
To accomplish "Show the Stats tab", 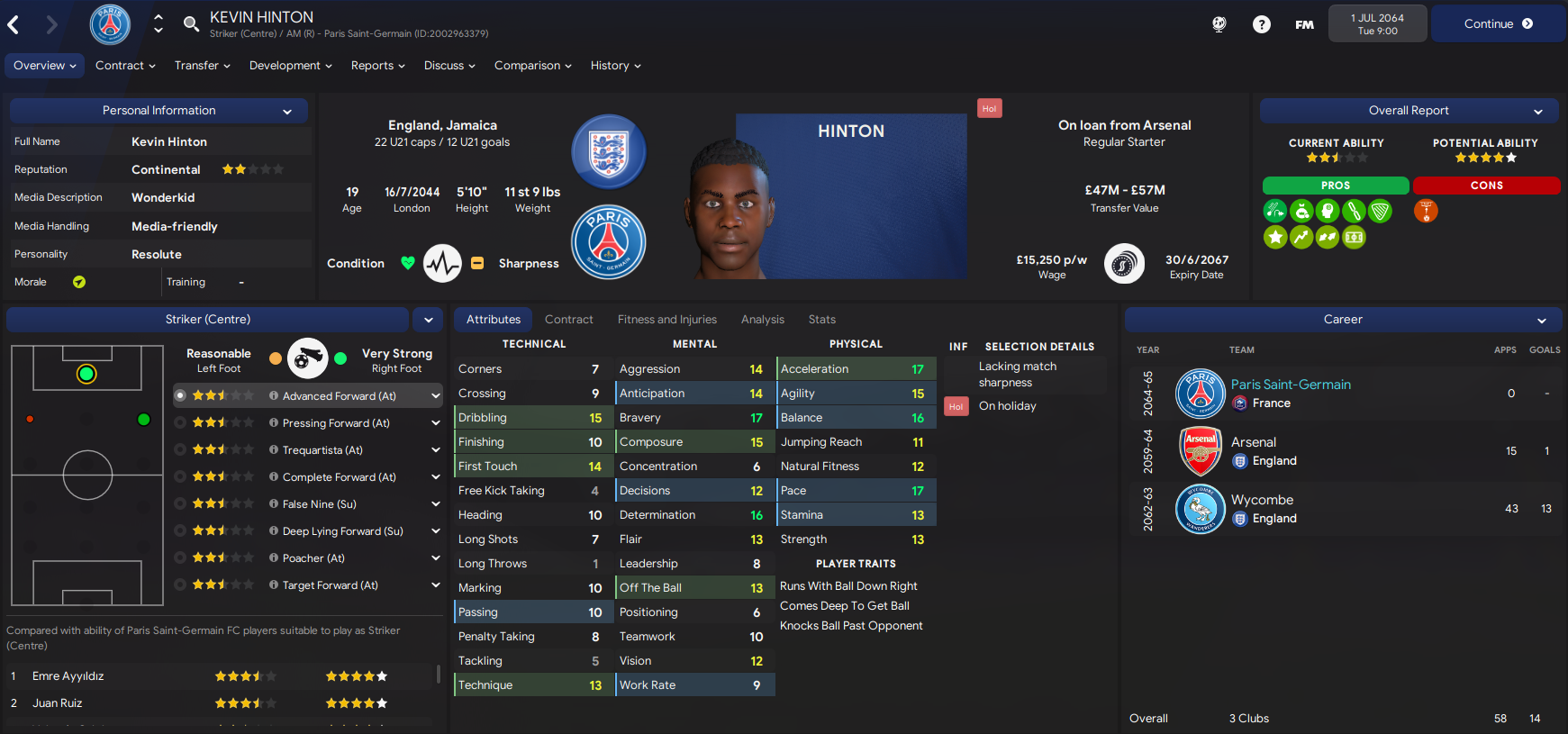I will 821,320.
